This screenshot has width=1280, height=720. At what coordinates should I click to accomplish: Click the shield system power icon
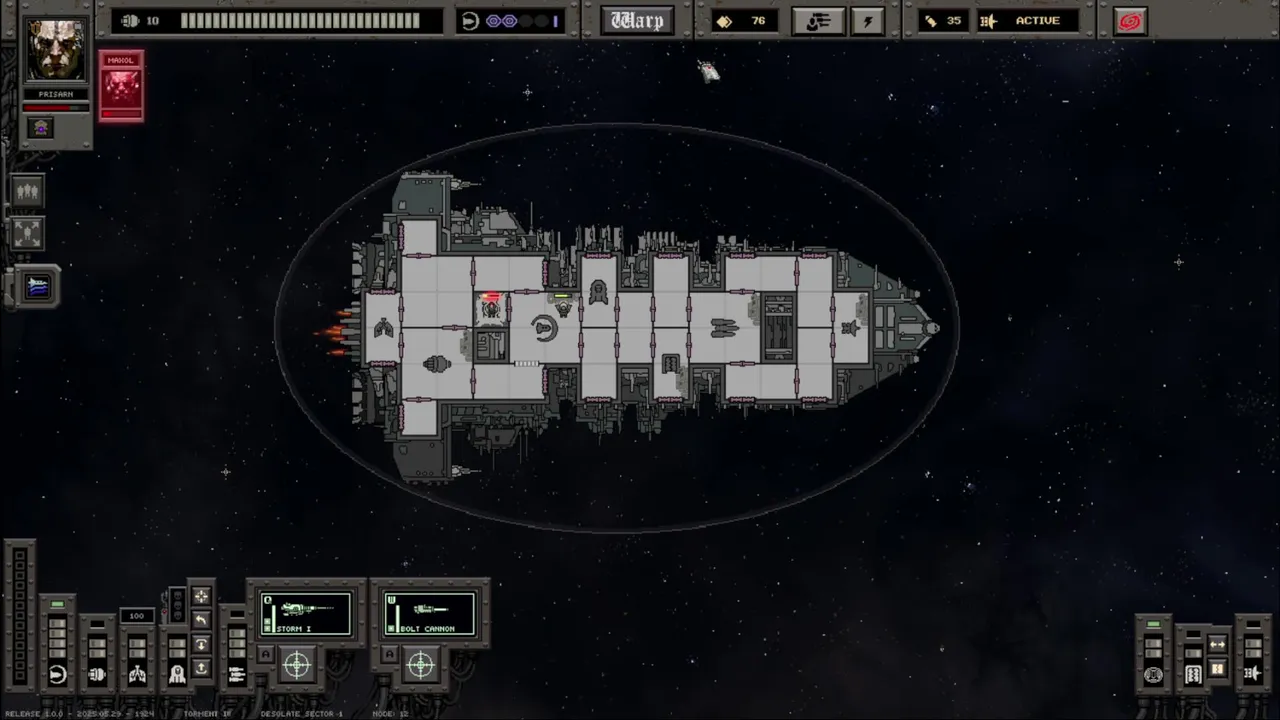(x=57, y=675)
